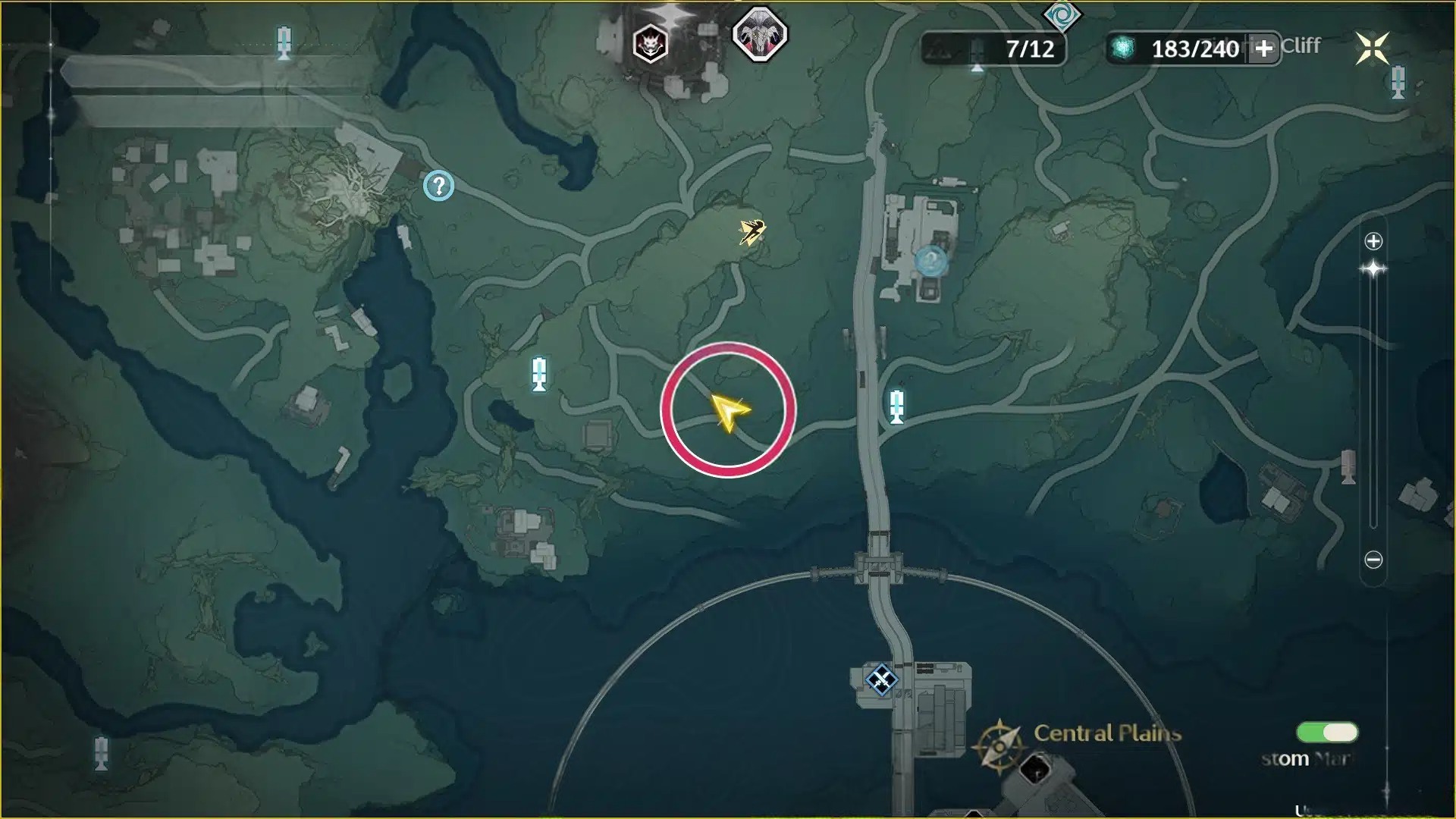Select the ram skull boss marker
1456x819 pixels.
(x=759, y=34)
